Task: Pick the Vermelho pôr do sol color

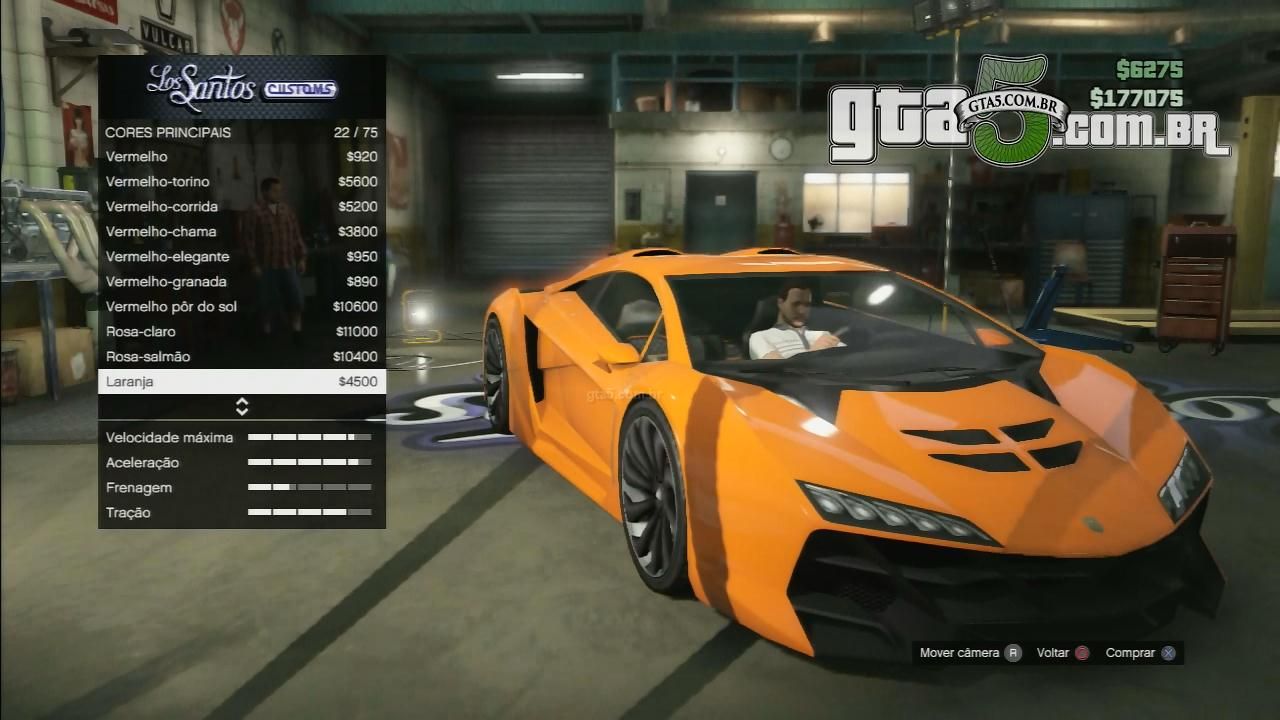Action: click(x=241, y=307)
